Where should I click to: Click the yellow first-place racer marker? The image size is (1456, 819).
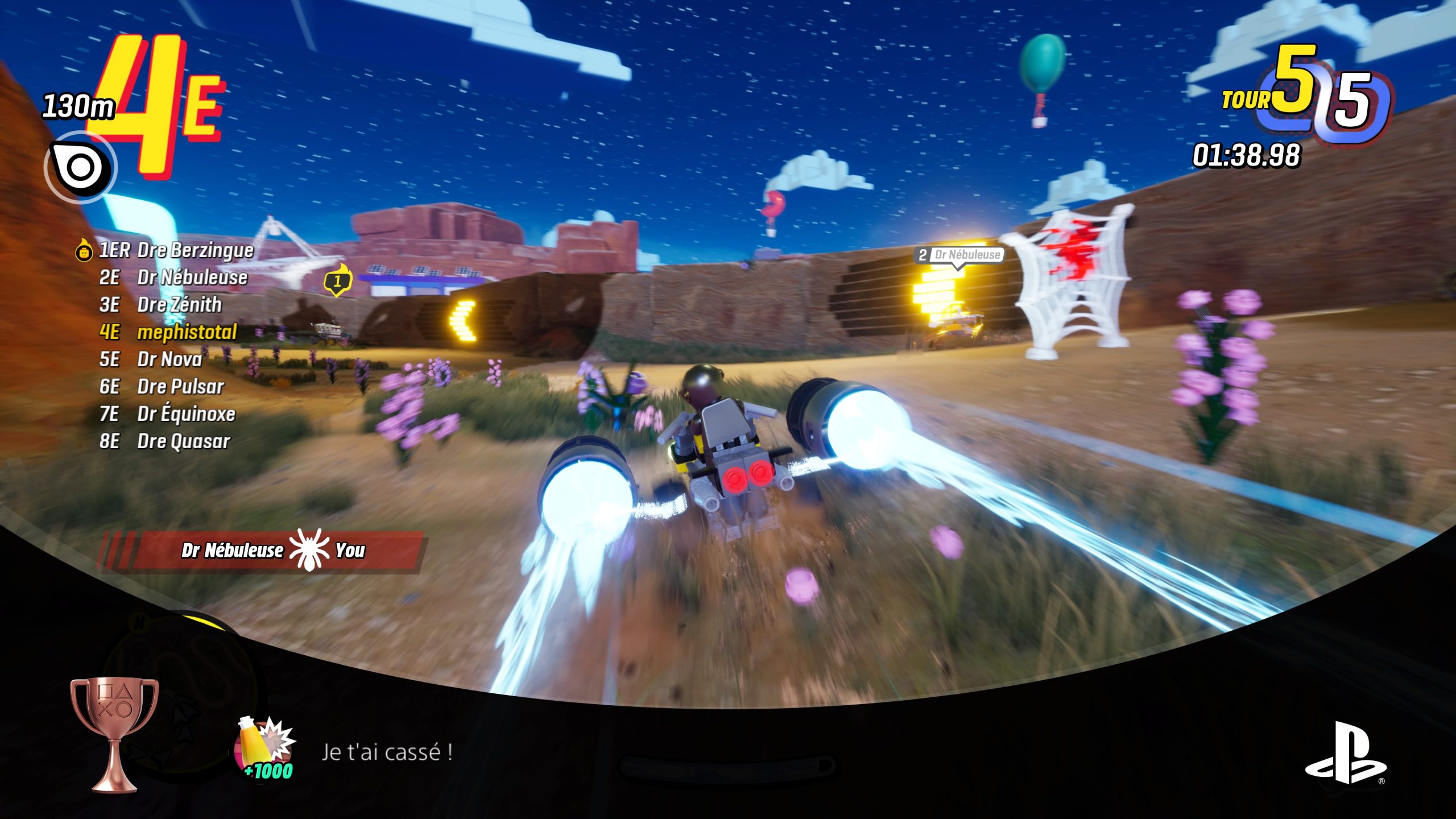point(338,280)
